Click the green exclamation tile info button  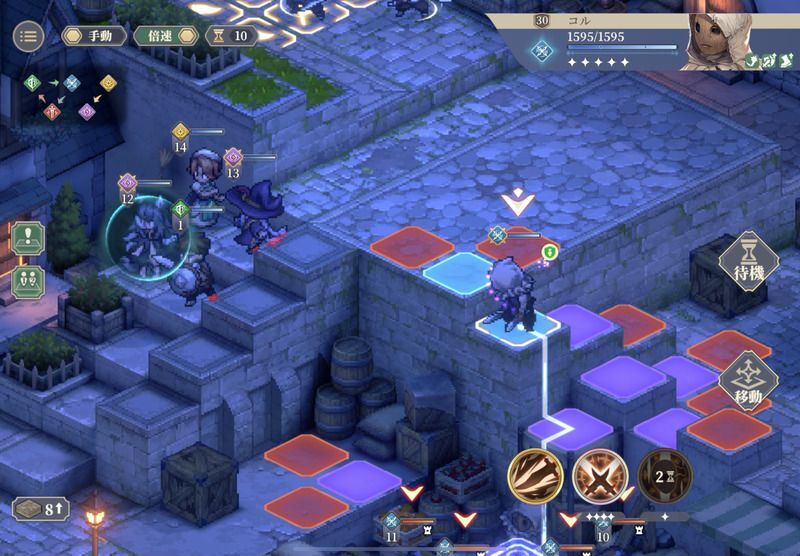(x=27, y=240)
